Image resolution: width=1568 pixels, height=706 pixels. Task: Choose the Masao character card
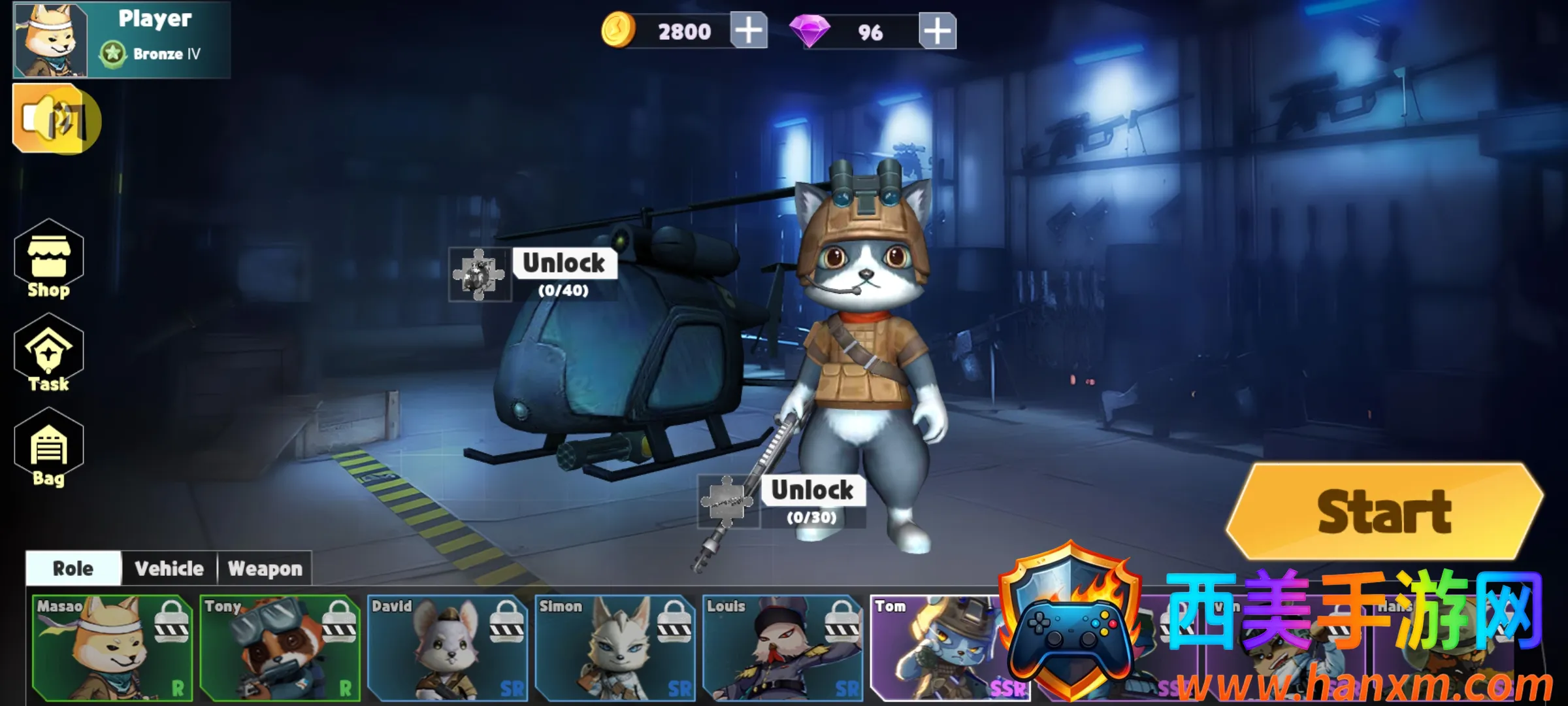[112, 647]
